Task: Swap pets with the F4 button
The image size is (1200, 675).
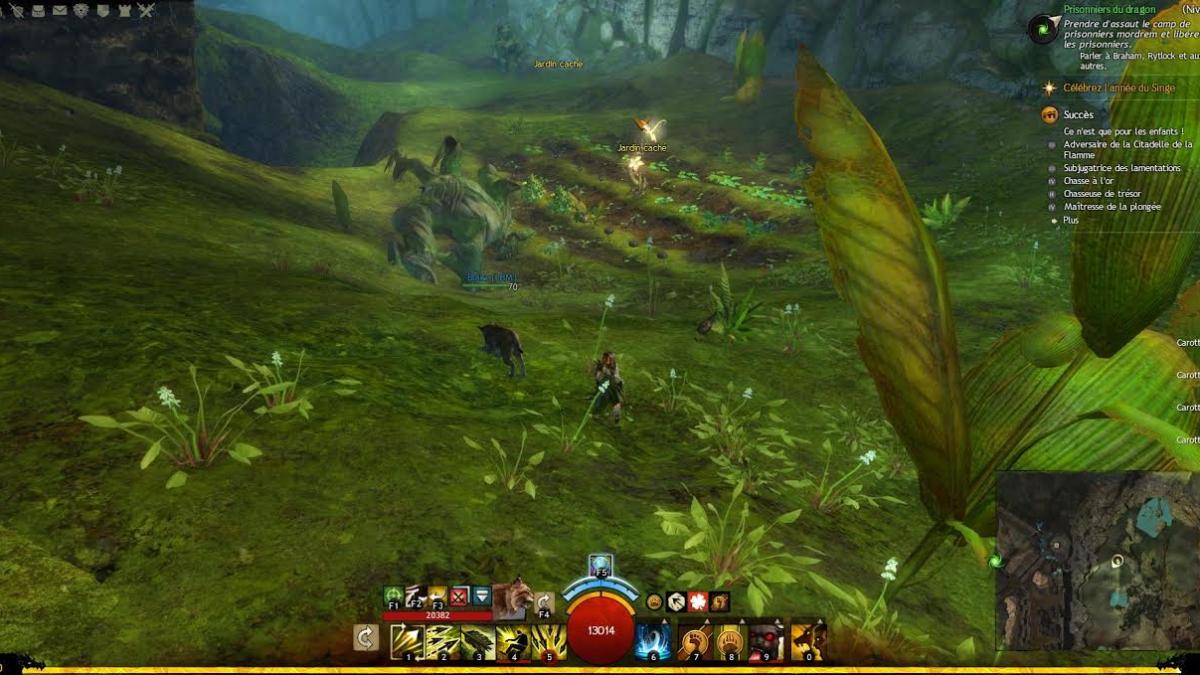Action: (x=545, y=603)
